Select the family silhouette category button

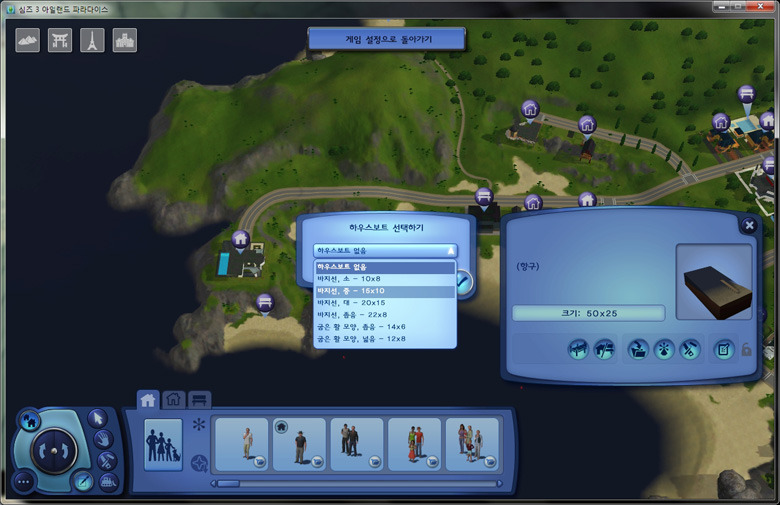pos(163,444)
